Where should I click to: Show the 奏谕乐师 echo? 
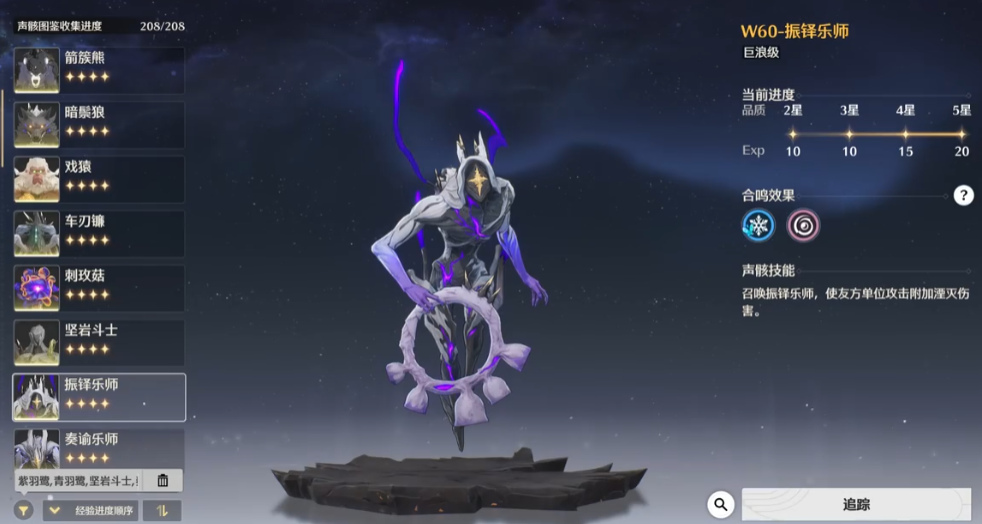(98, 448)
